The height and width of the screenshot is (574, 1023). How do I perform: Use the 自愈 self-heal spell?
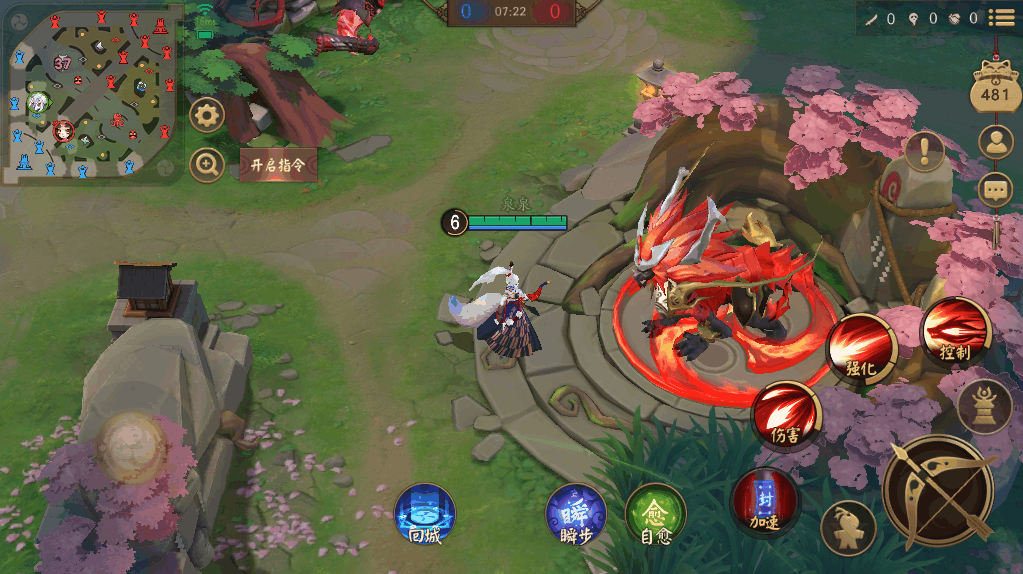tap(655, 515)
